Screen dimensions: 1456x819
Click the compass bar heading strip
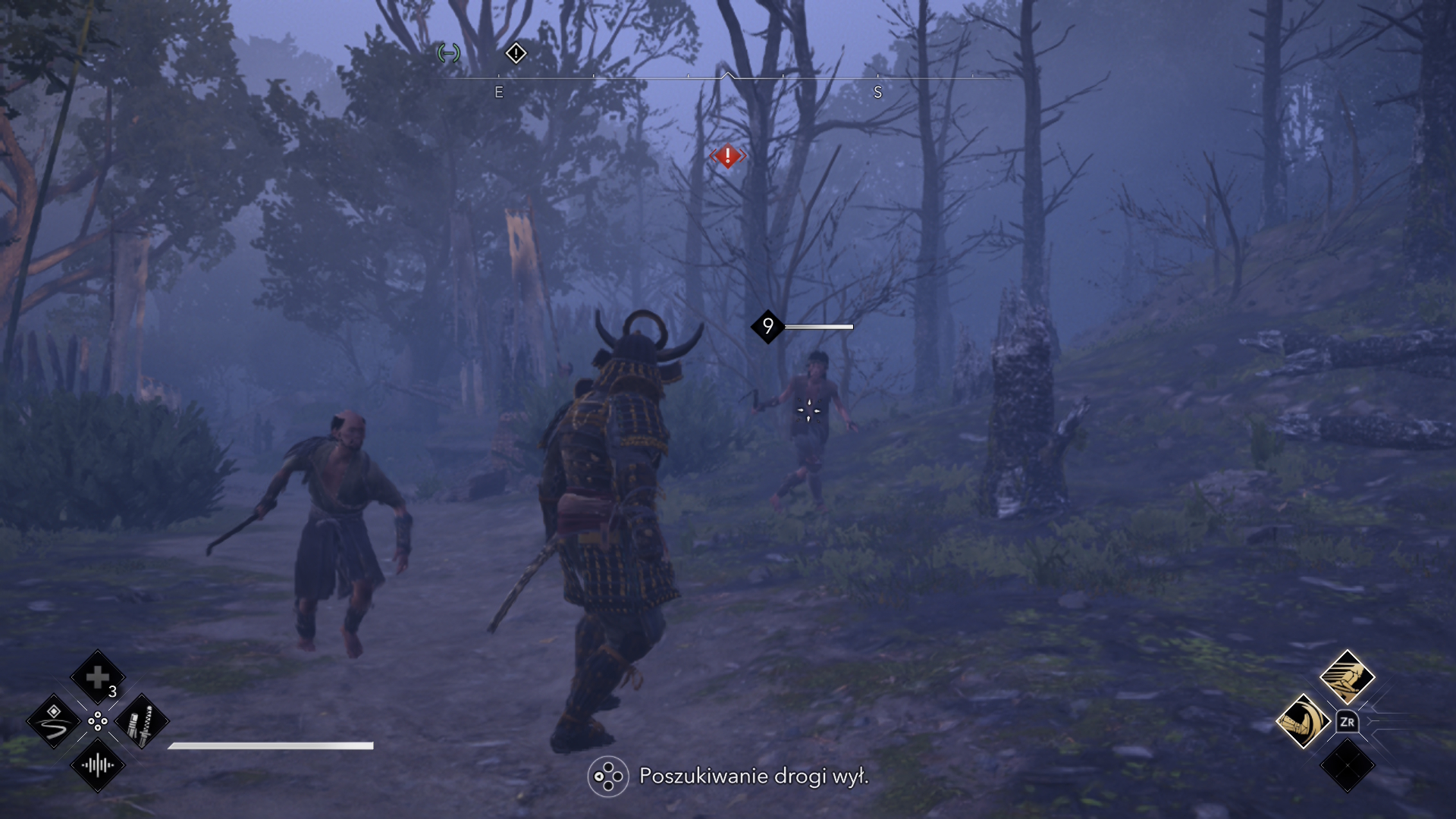click(x=726, y=77)
